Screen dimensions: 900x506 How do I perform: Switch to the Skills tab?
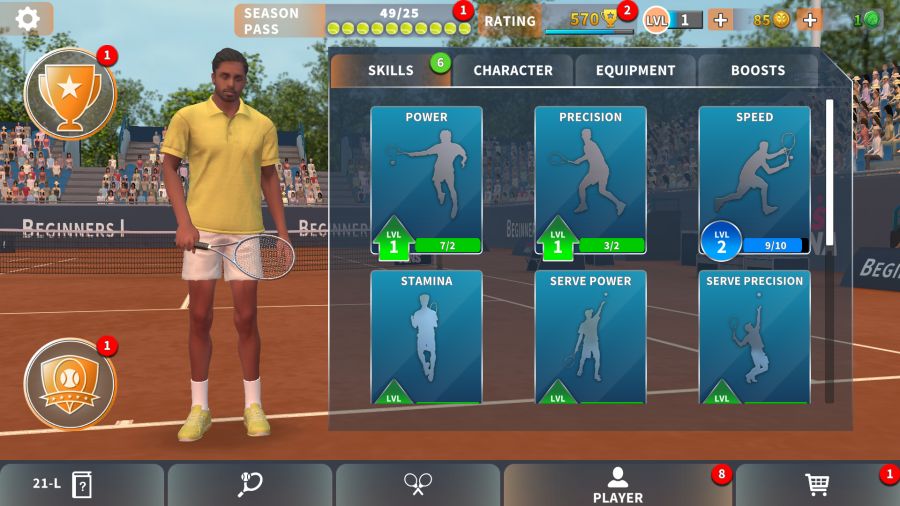coord(390,70)
